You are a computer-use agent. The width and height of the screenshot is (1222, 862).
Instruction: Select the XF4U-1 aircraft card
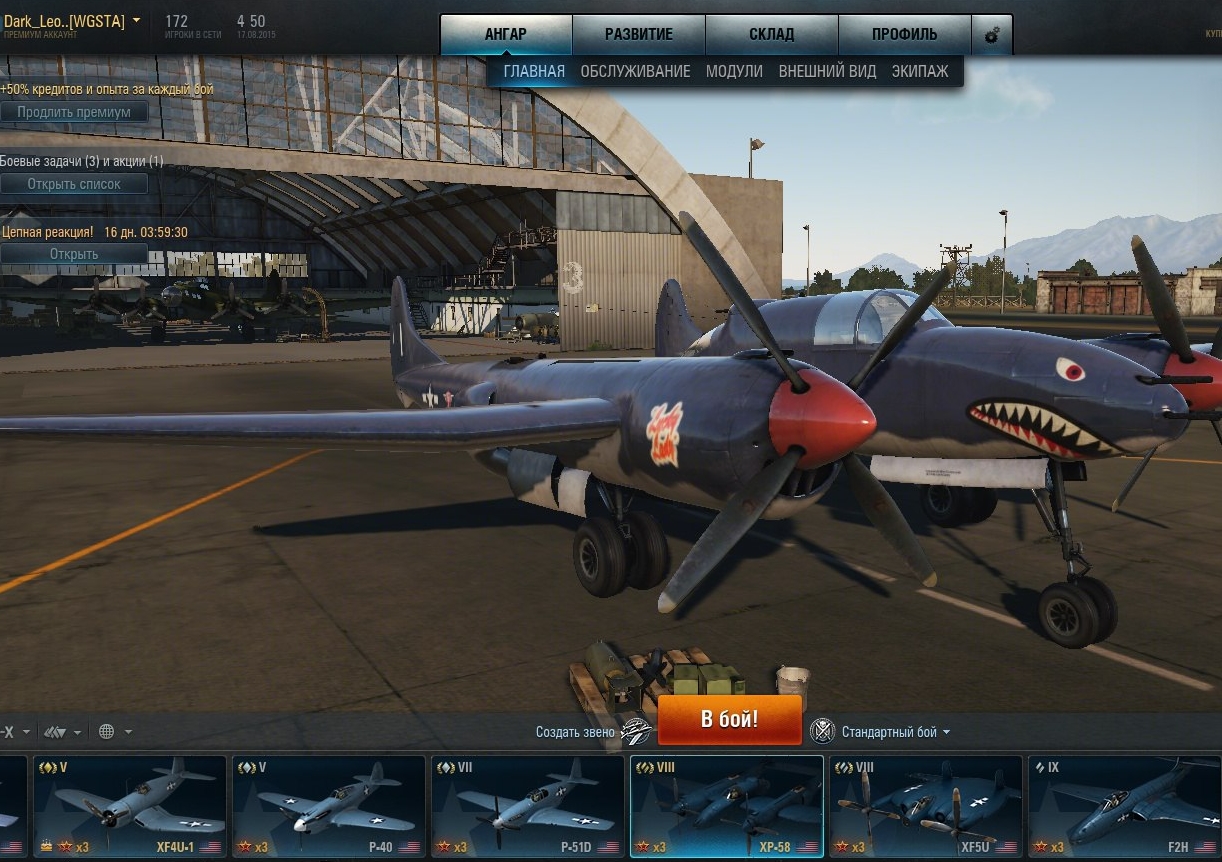click(130, 806)
